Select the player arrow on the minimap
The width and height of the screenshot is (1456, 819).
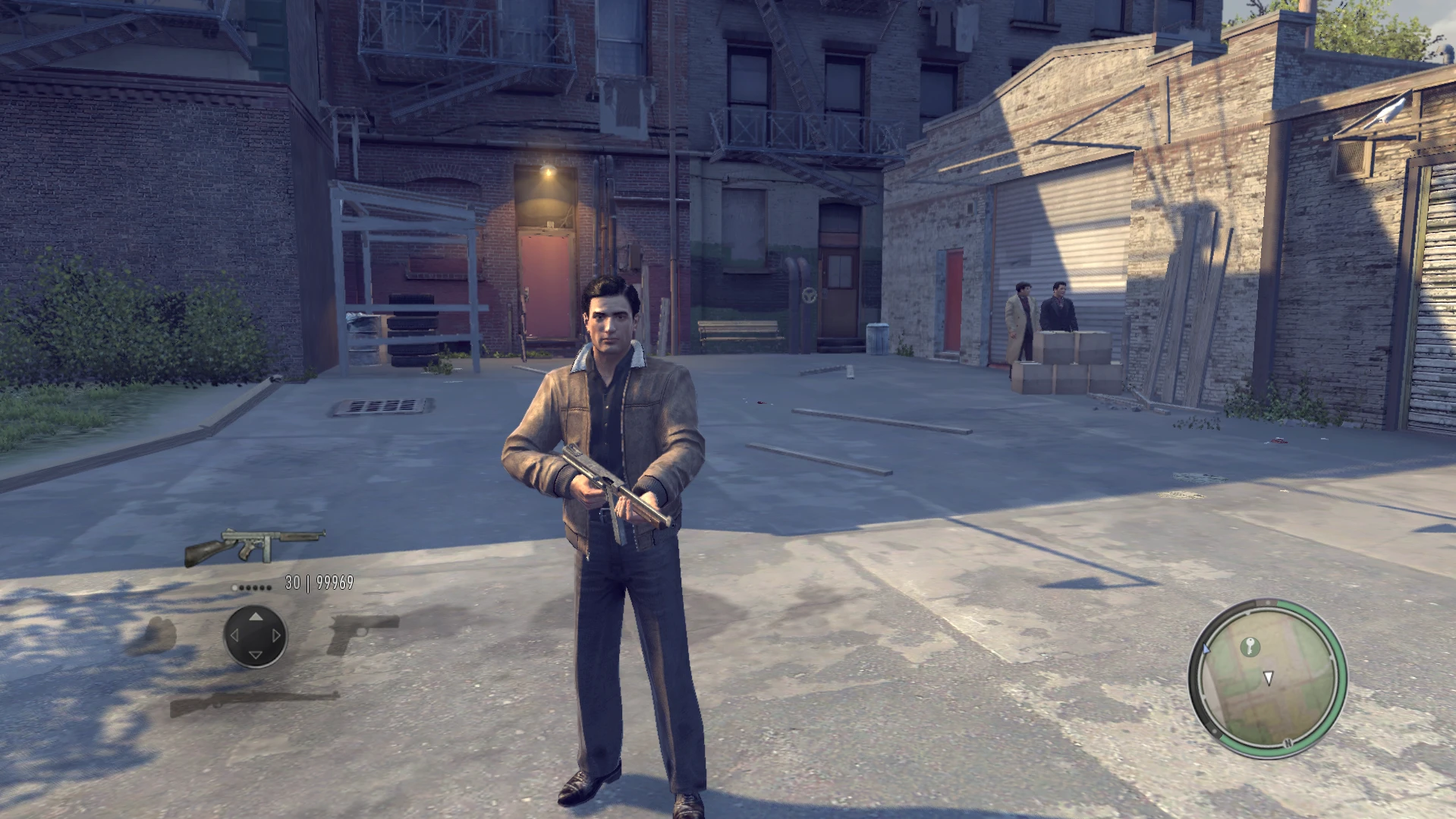click(1268, 677)
